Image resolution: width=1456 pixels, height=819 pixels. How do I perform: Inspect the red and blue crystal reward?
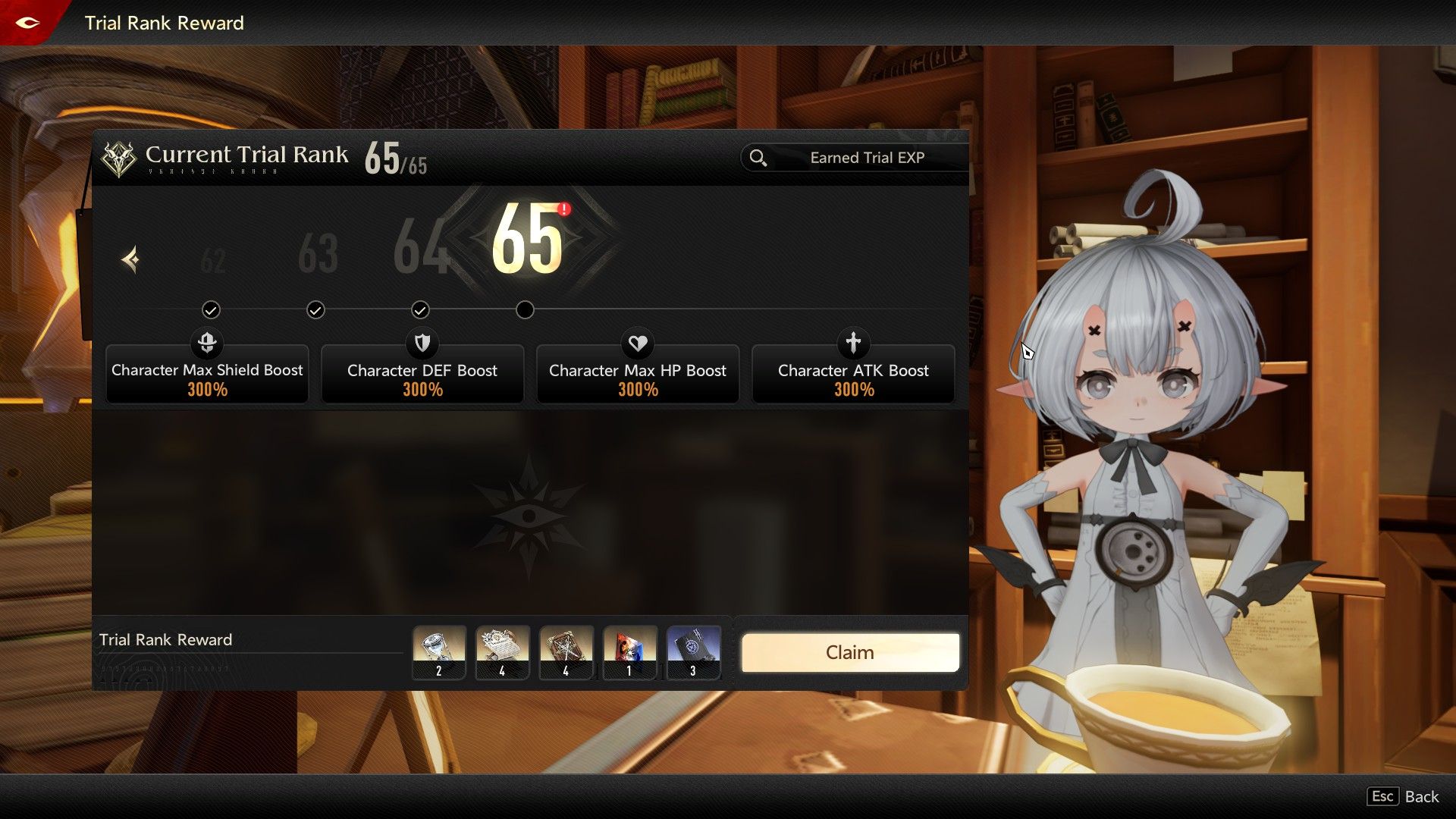629,652
